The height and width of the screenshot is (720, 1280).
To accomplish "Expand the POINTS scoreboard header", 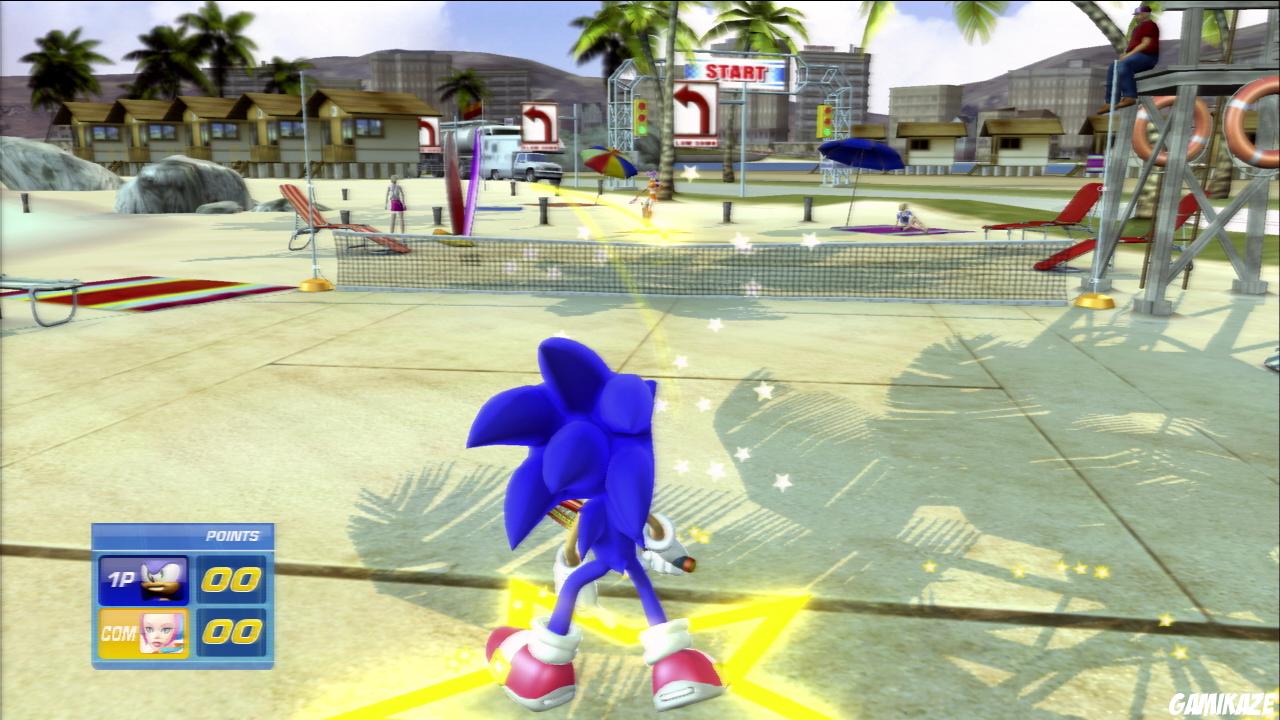I will 230,534.
